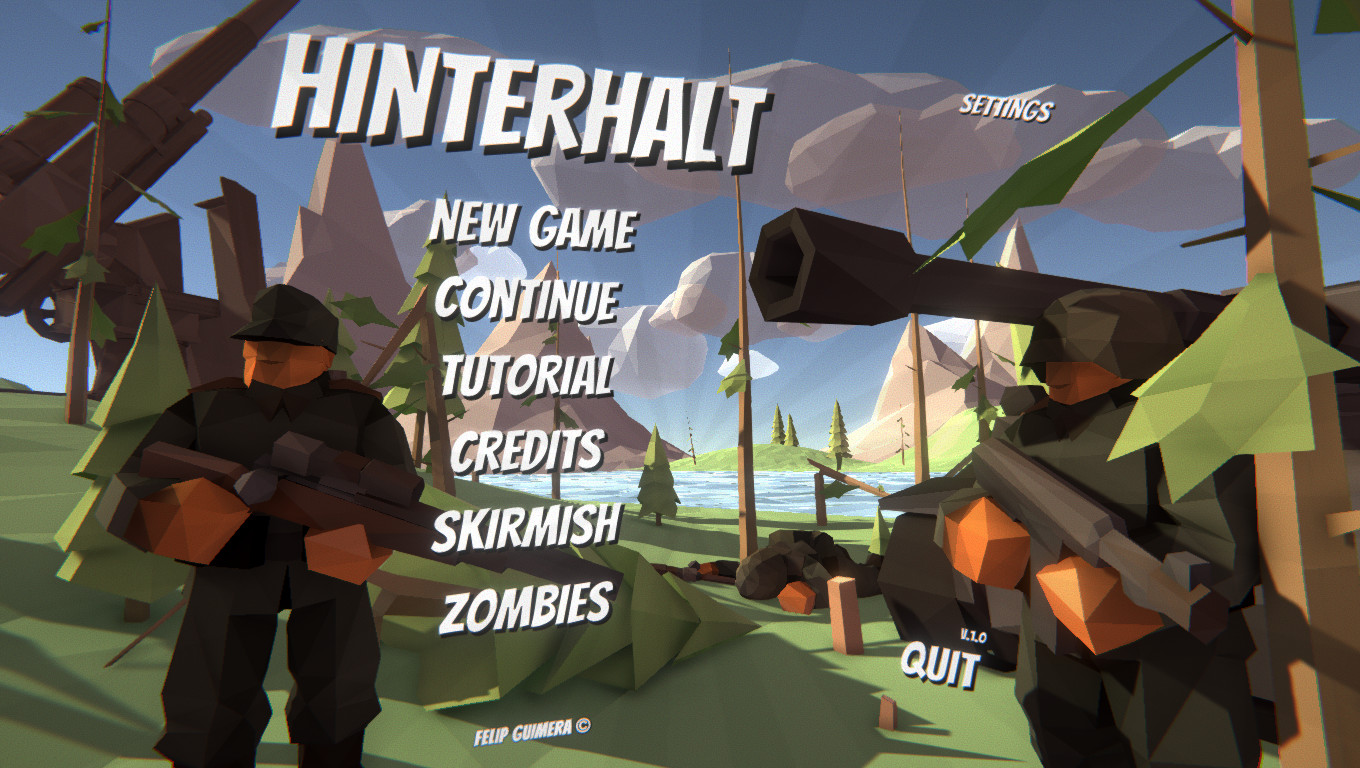Open the TUTORIAL mode
The image size is (1360, 768).
tap(530, 372)
